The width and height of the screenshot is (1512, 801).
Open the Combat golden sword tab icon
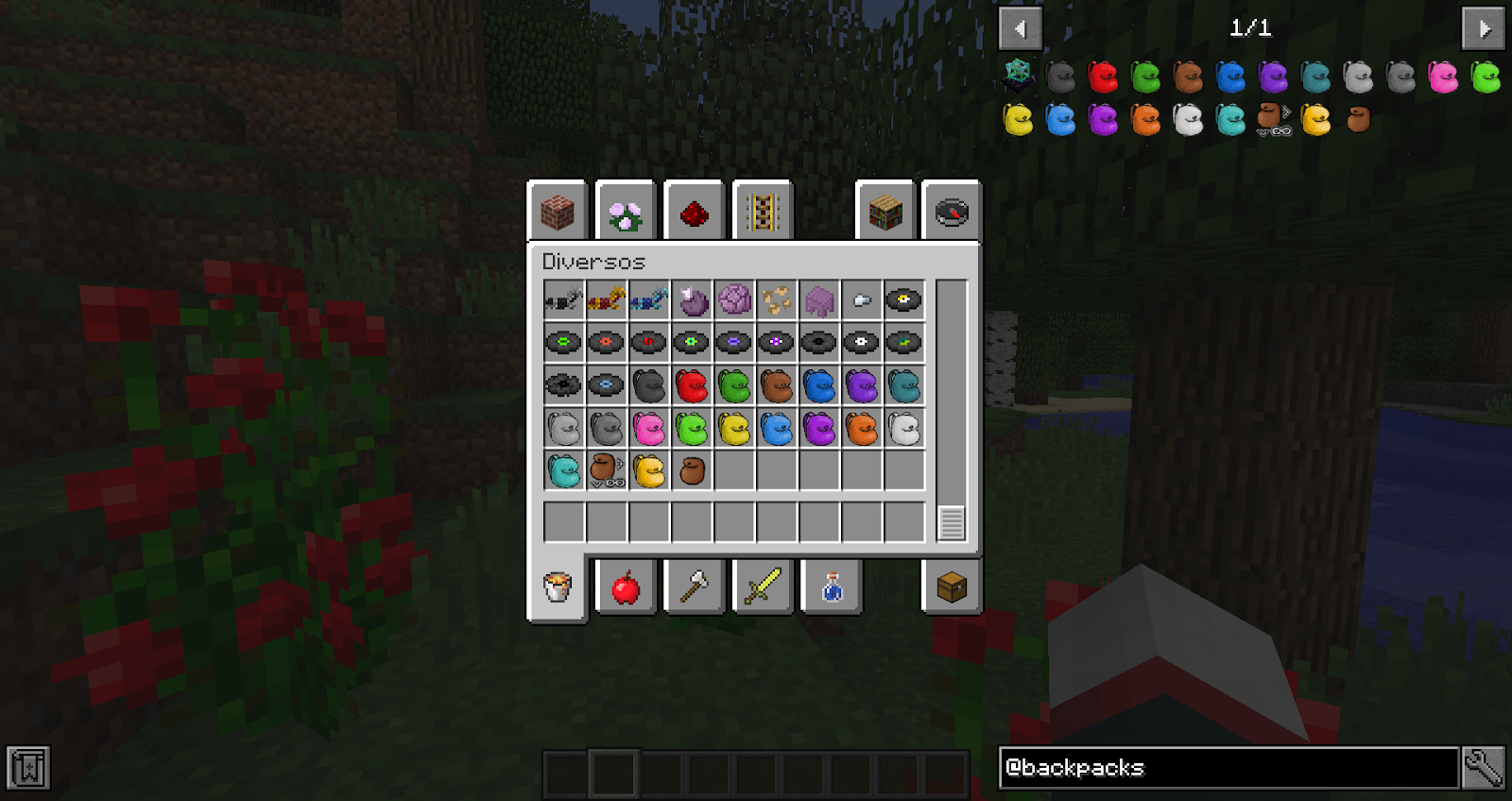coord(762,586)
